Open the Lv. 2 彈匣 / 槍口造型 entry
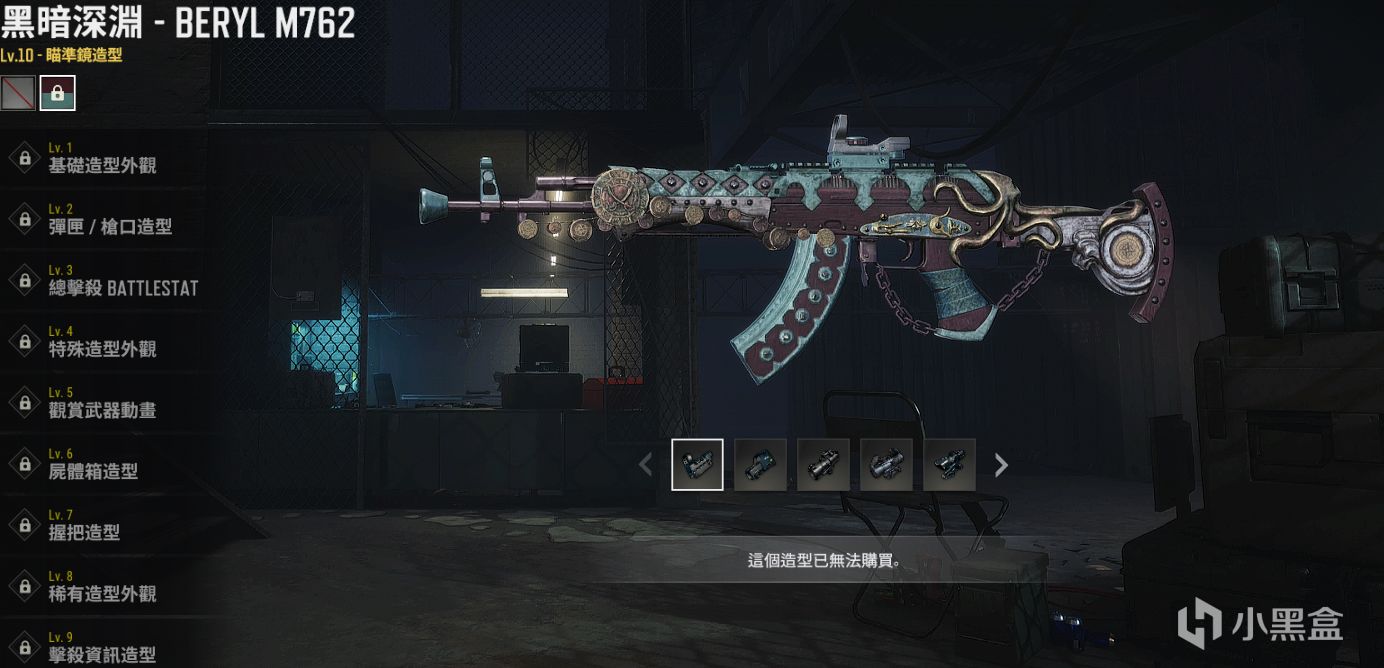The width and height of the screenshot is (1384, 668). pyautogui.click(x=110, y=220)
